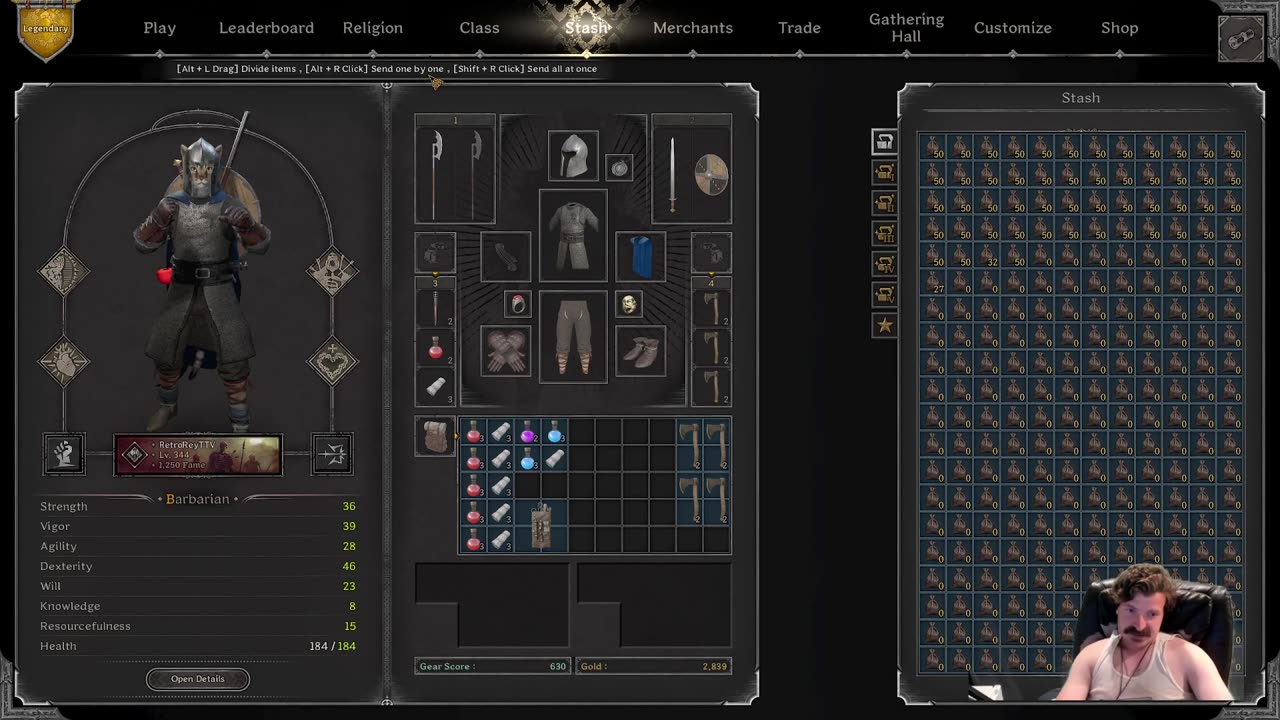The image size is (1280, 720).
Task: Select the skull amulet slot
Action: point(629,305)
